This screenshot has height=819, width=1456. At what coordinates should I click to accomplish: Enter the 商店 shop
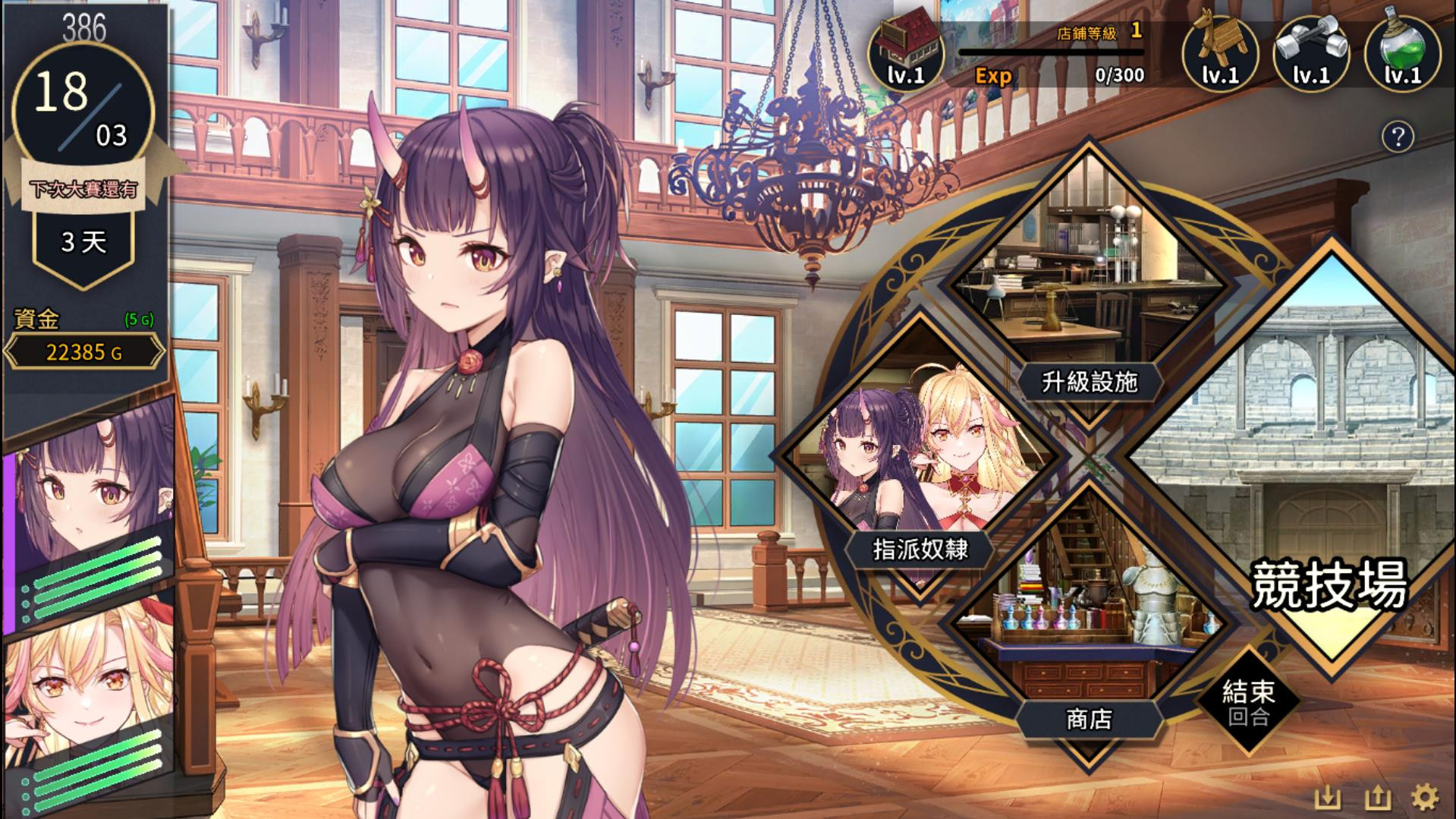coord(1088,630)
